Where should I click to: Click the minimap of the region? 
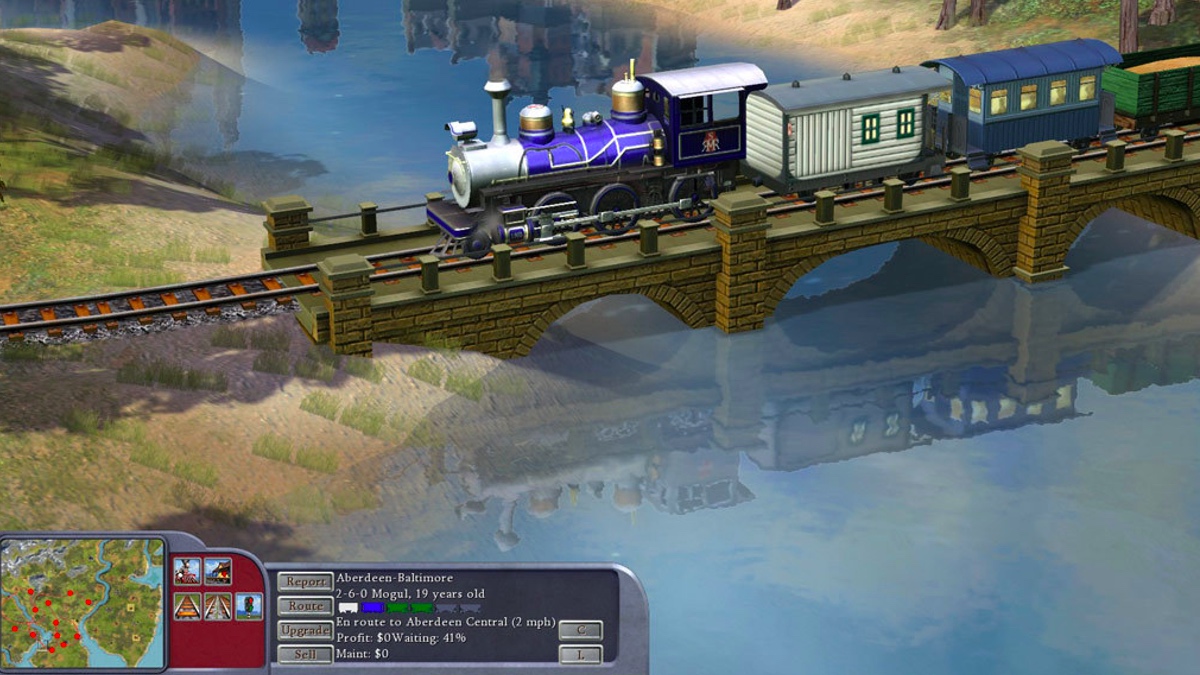(x=83, y=603)
